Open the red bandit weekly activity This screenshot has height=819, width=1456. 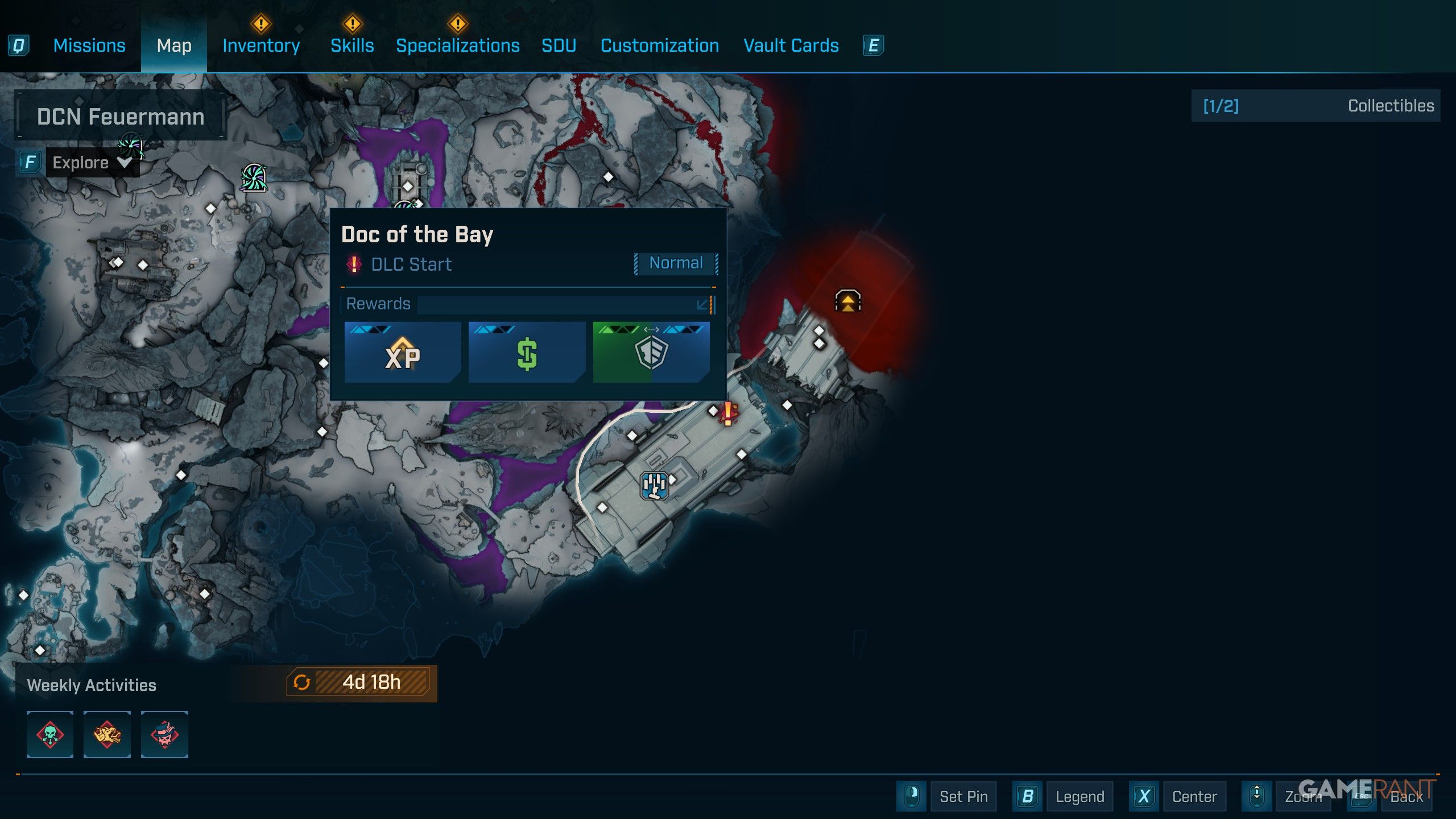164,734
